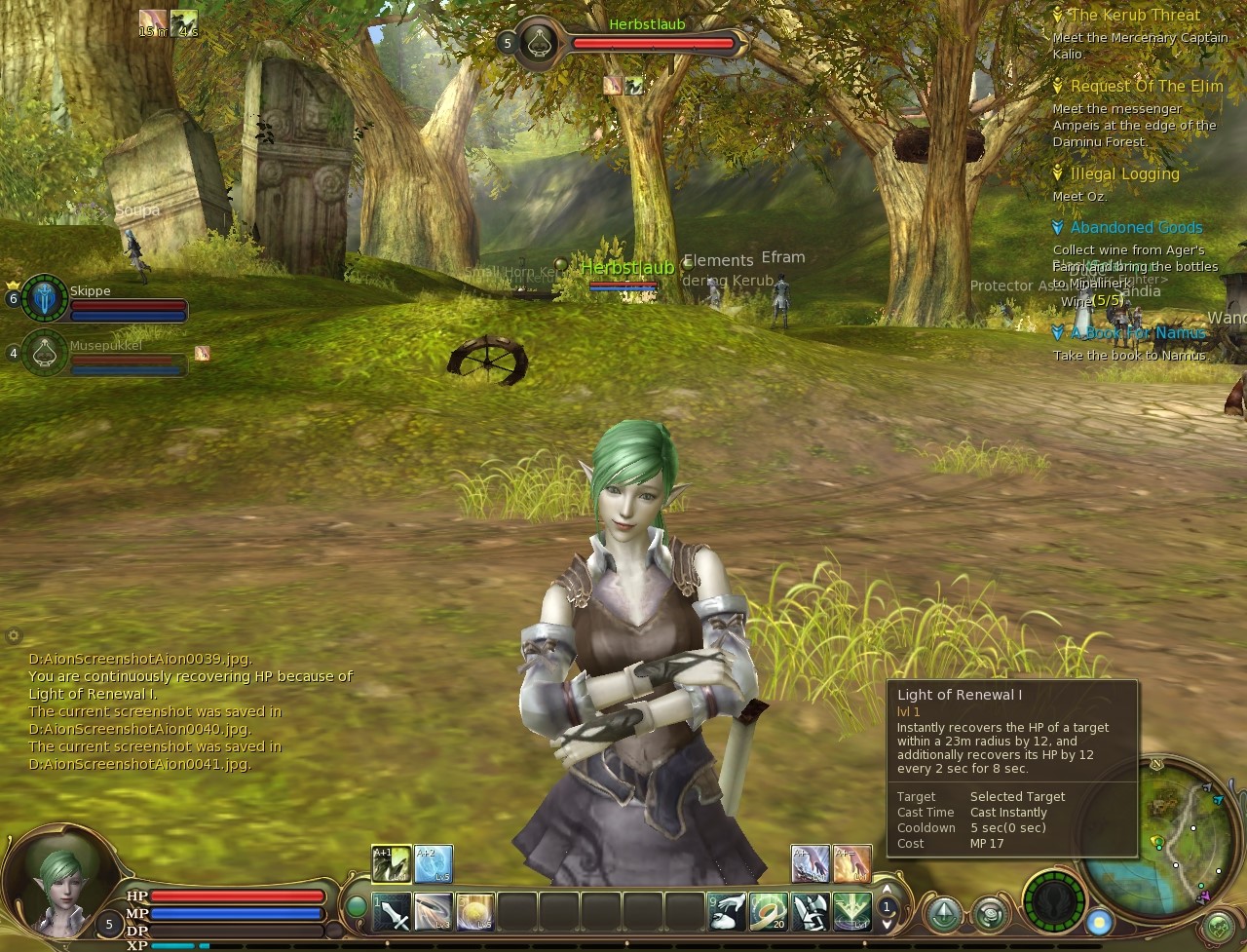Open Request Of The Elim quest
Image resolution: width=1247 pixels, height=952 pixels.
click(x=1146, y=87)
